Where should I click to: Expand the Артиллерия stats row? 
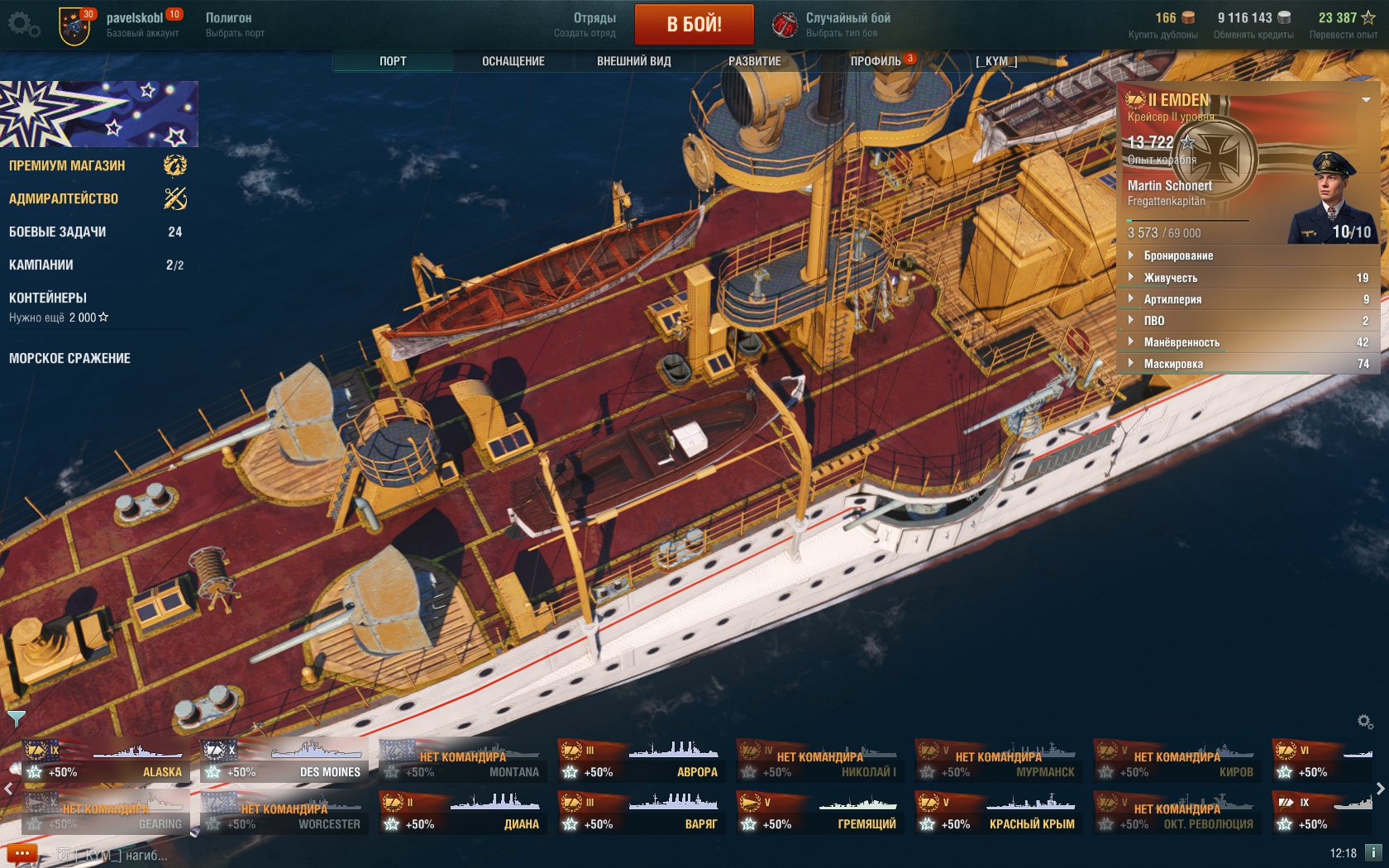pos(1172,299)
